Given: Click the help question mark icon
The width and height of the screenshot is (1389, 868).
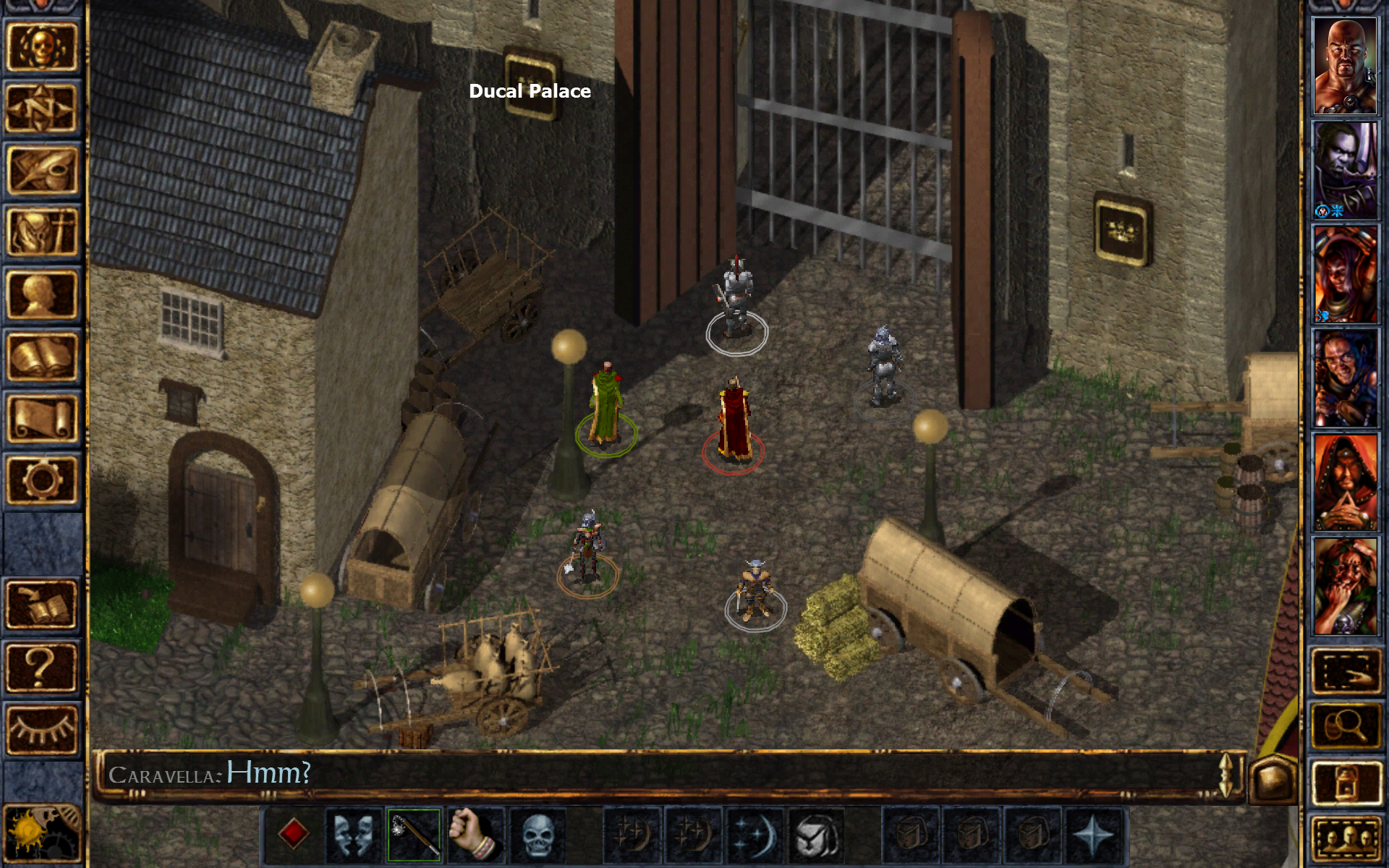Looking at the screenshot, I should [41, 665].
